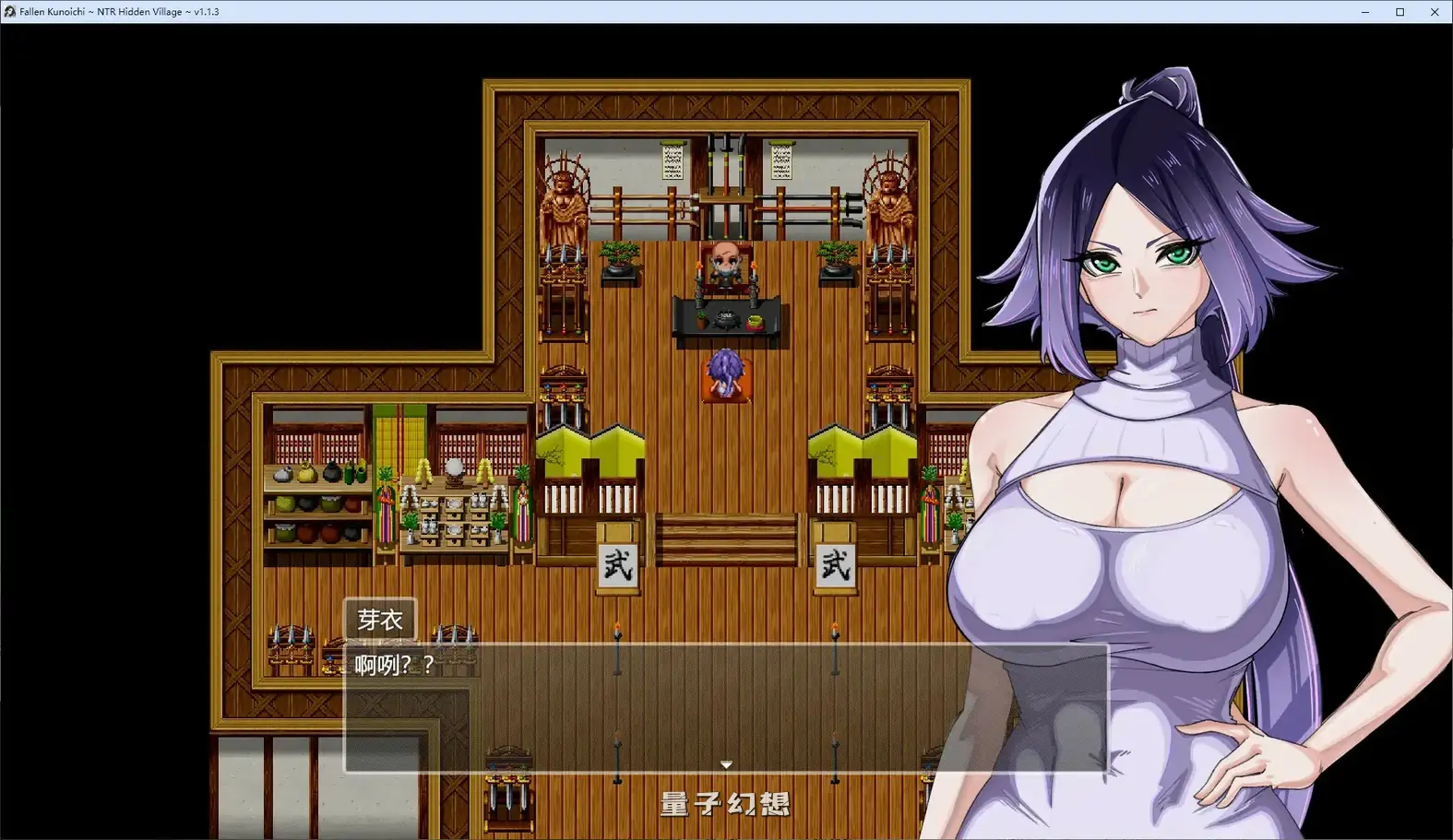Click the 啊咧 dialogue text box
Viewport: 1453px width, 840px height.
392,661
